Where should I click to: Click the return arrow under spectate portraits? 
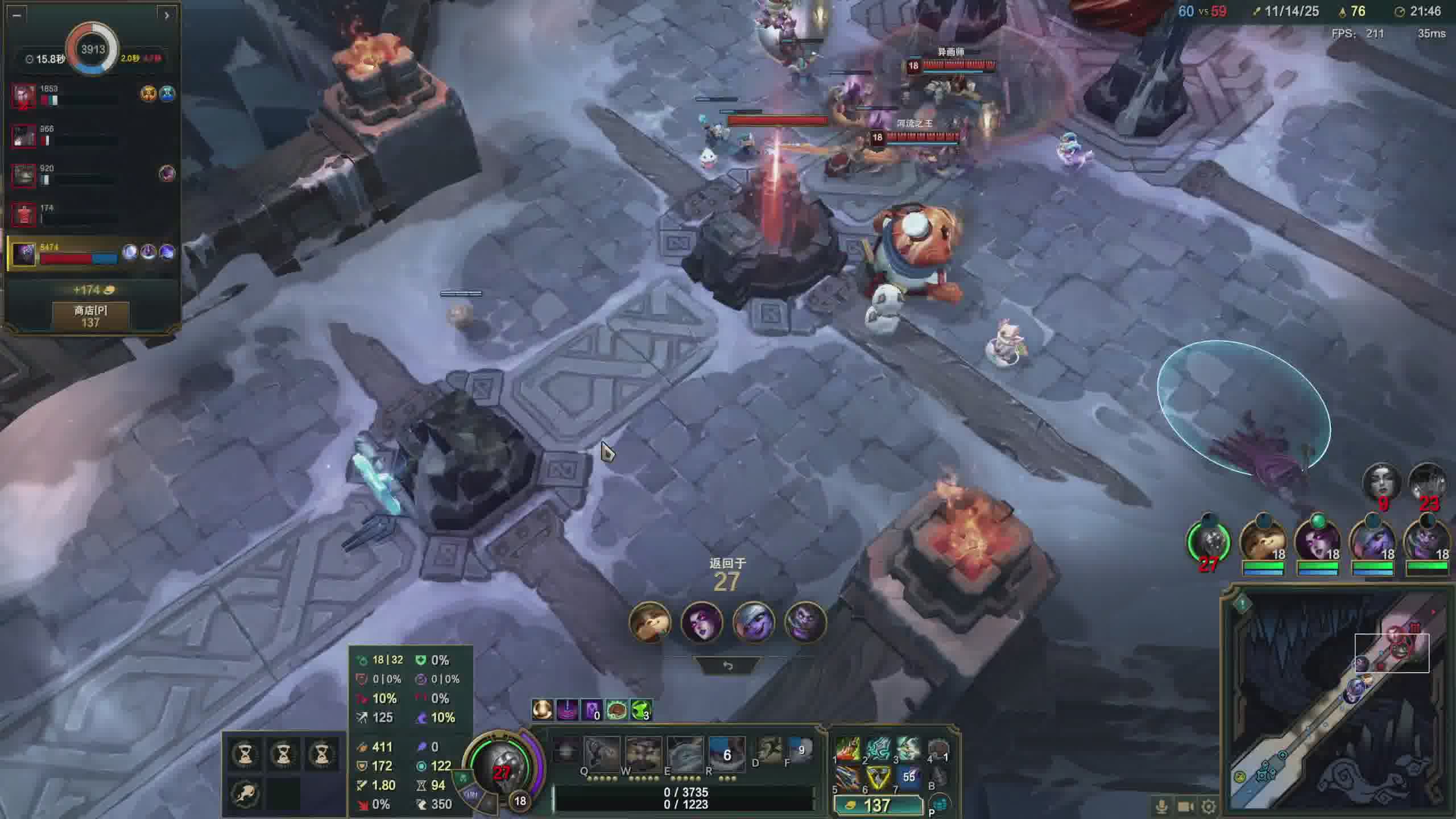(727, 666)
